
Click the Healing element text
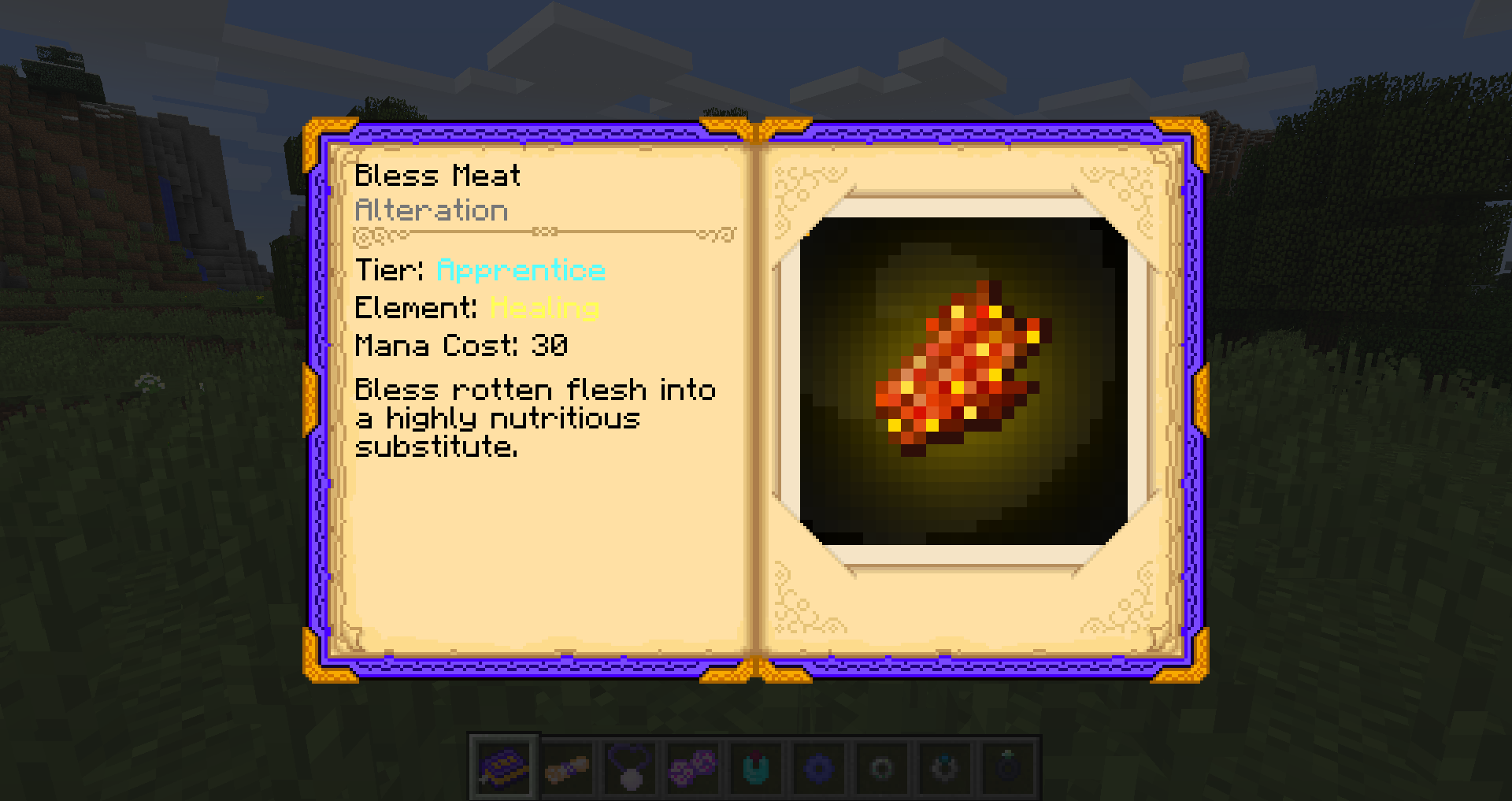point(543,308)
